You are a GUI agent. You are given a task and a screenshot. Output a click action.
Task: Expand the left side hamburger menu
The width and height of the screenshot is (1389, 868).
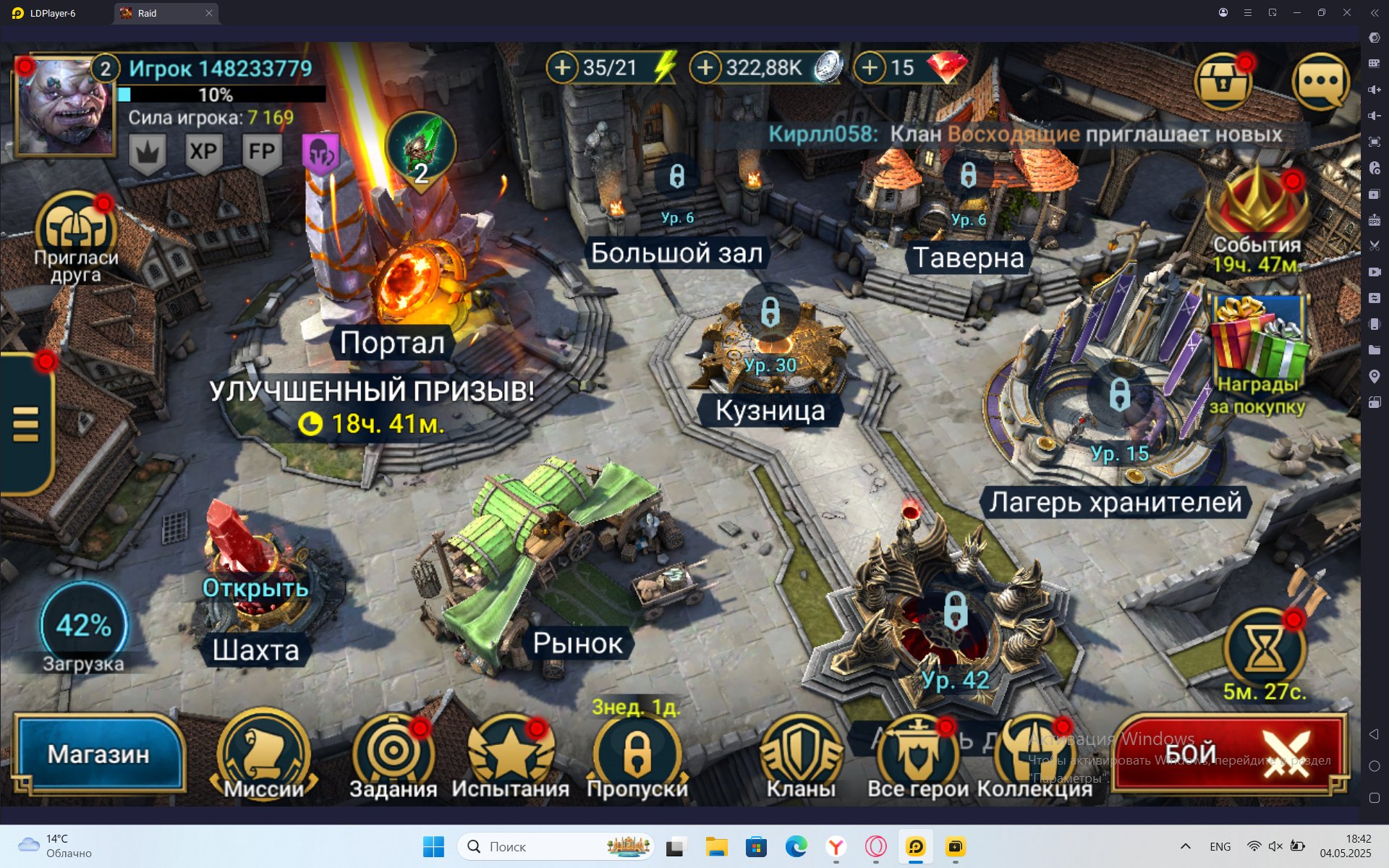(25, 423)
